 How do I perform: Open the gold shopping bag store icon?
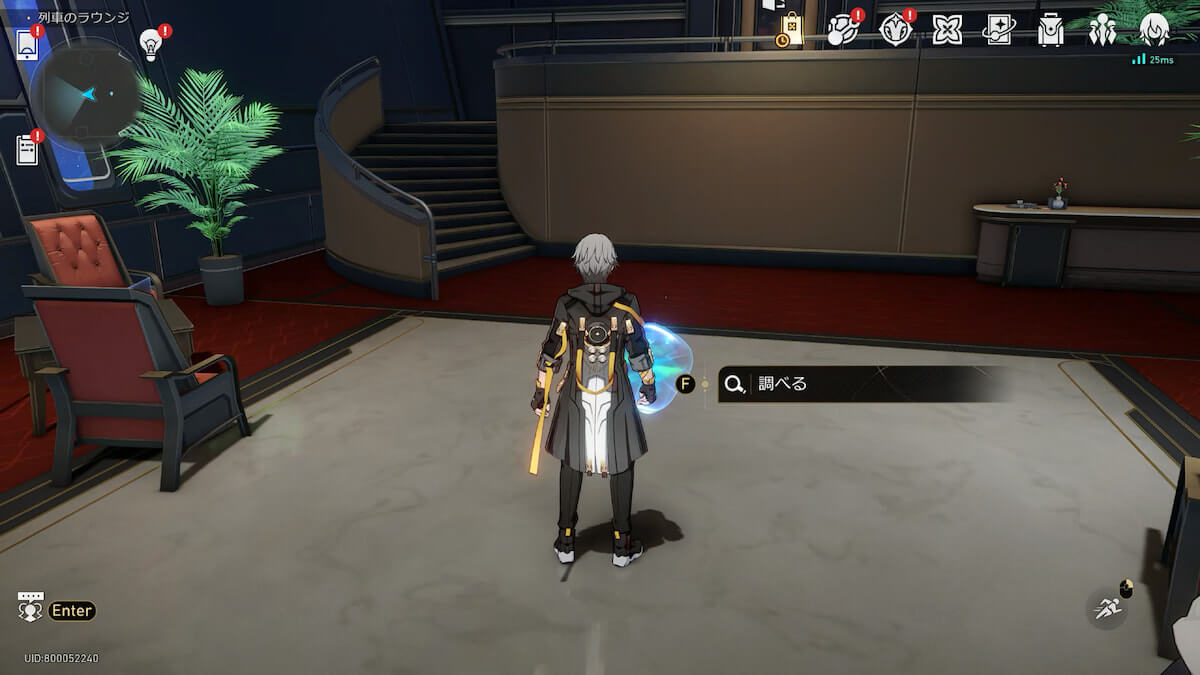(x=791, y=30)
